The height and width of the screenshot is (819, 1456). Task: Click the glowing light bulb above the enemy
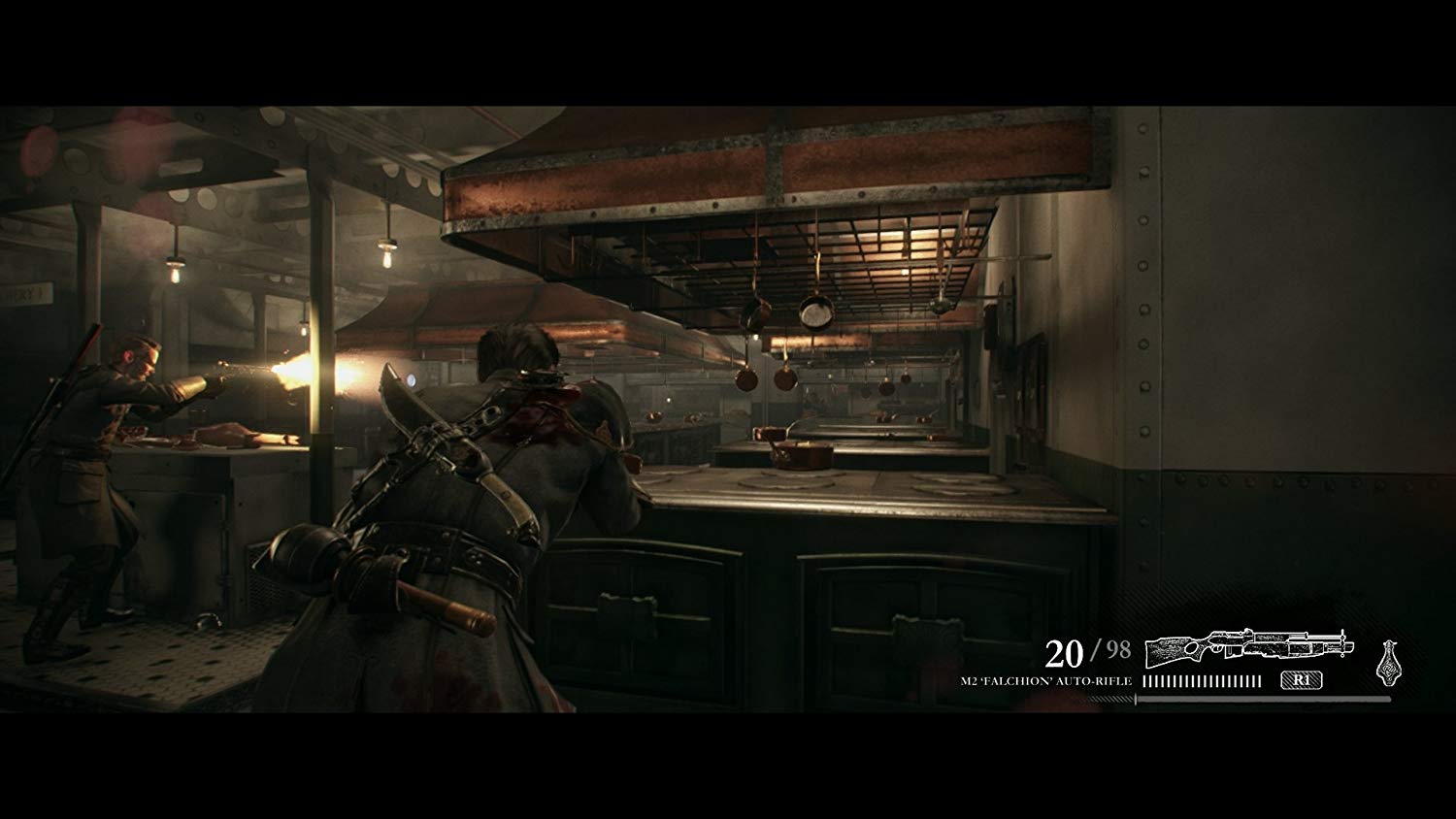(x=178, y=277)
